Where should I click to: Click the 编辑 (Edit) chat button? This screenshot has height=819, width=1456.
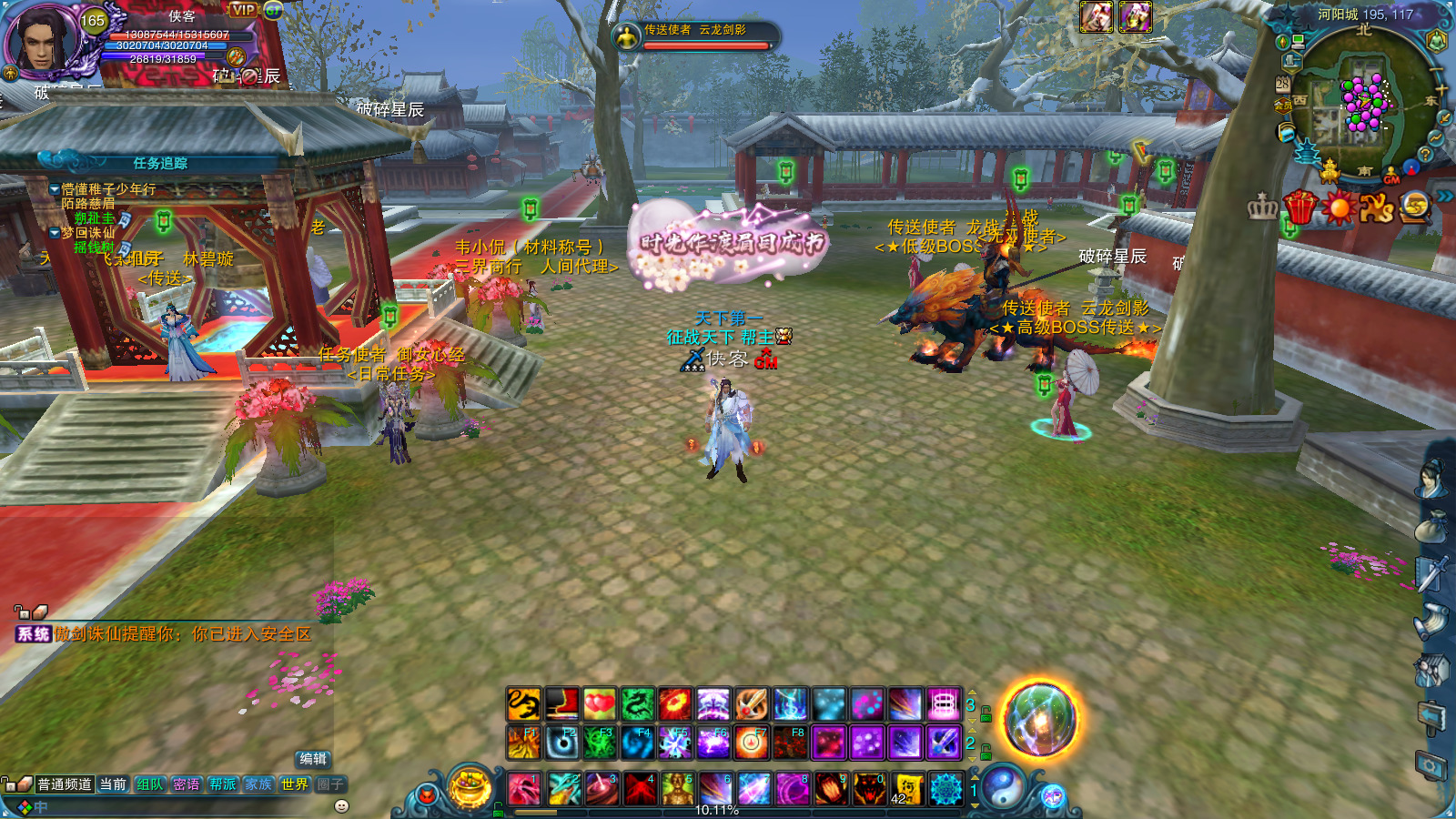pyautogui.click(x=313, y=759)
